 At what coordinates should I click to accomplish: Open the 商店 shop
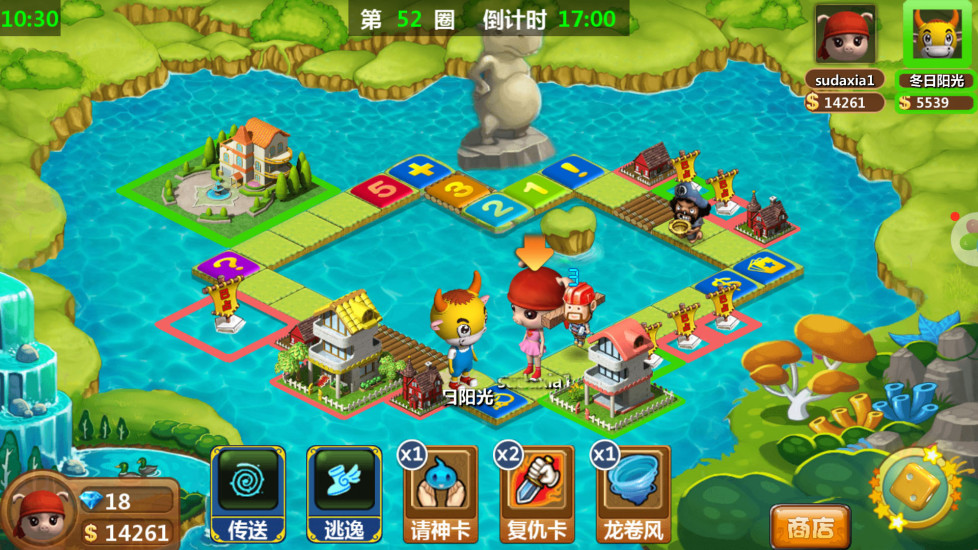point(809,526)
